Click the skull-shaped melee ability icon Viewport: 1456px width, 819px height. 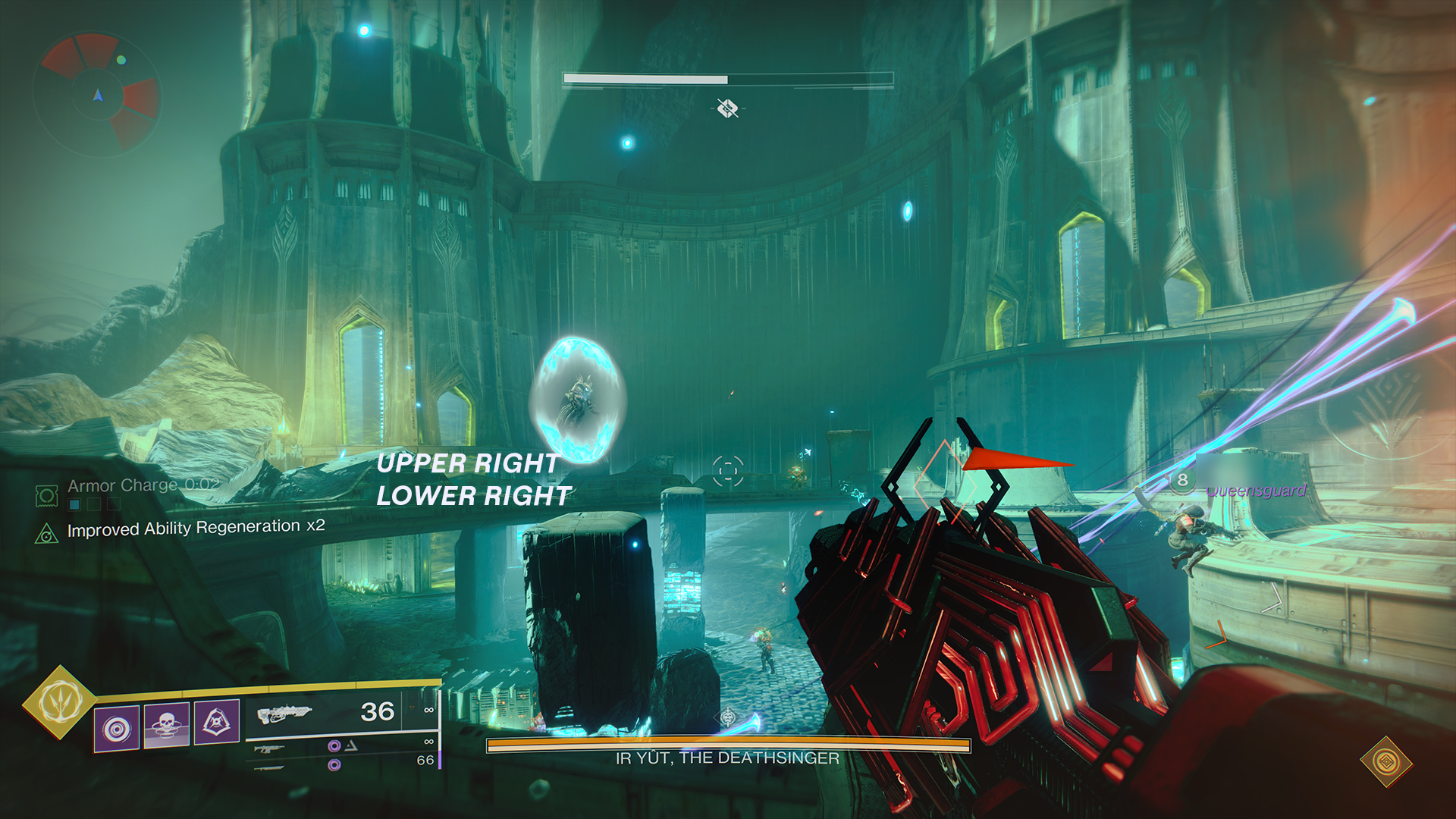coord(166,724)
